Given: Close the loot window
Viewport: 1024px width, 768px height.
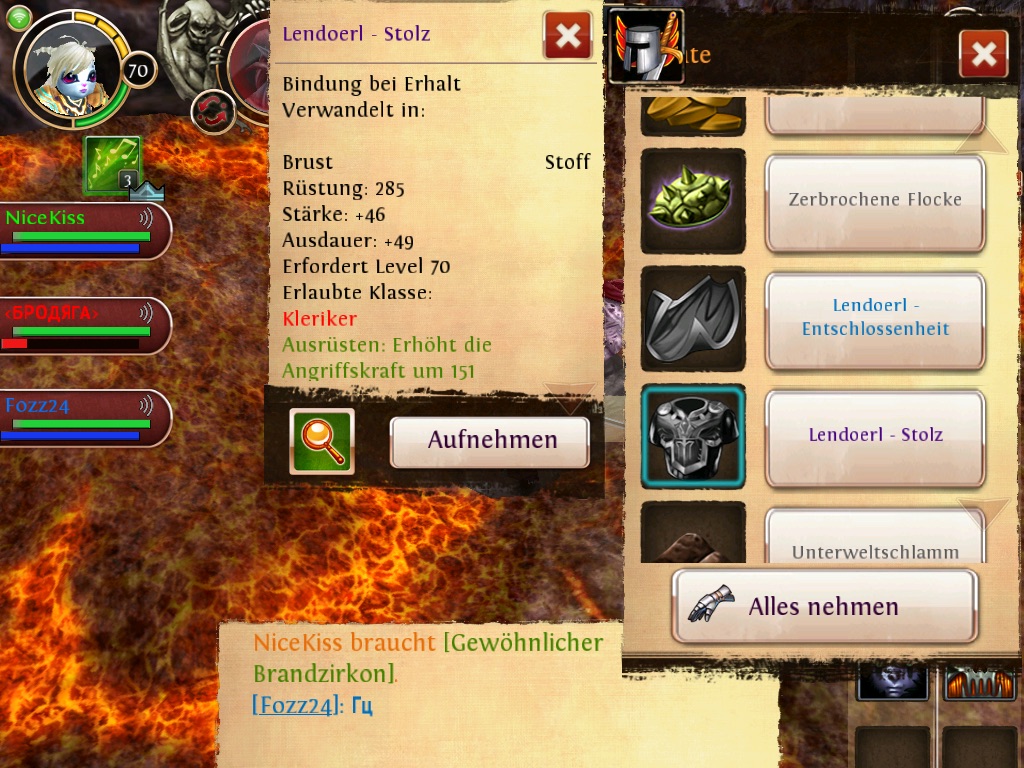Looking at the screenshot, I should tap(982, 54).
